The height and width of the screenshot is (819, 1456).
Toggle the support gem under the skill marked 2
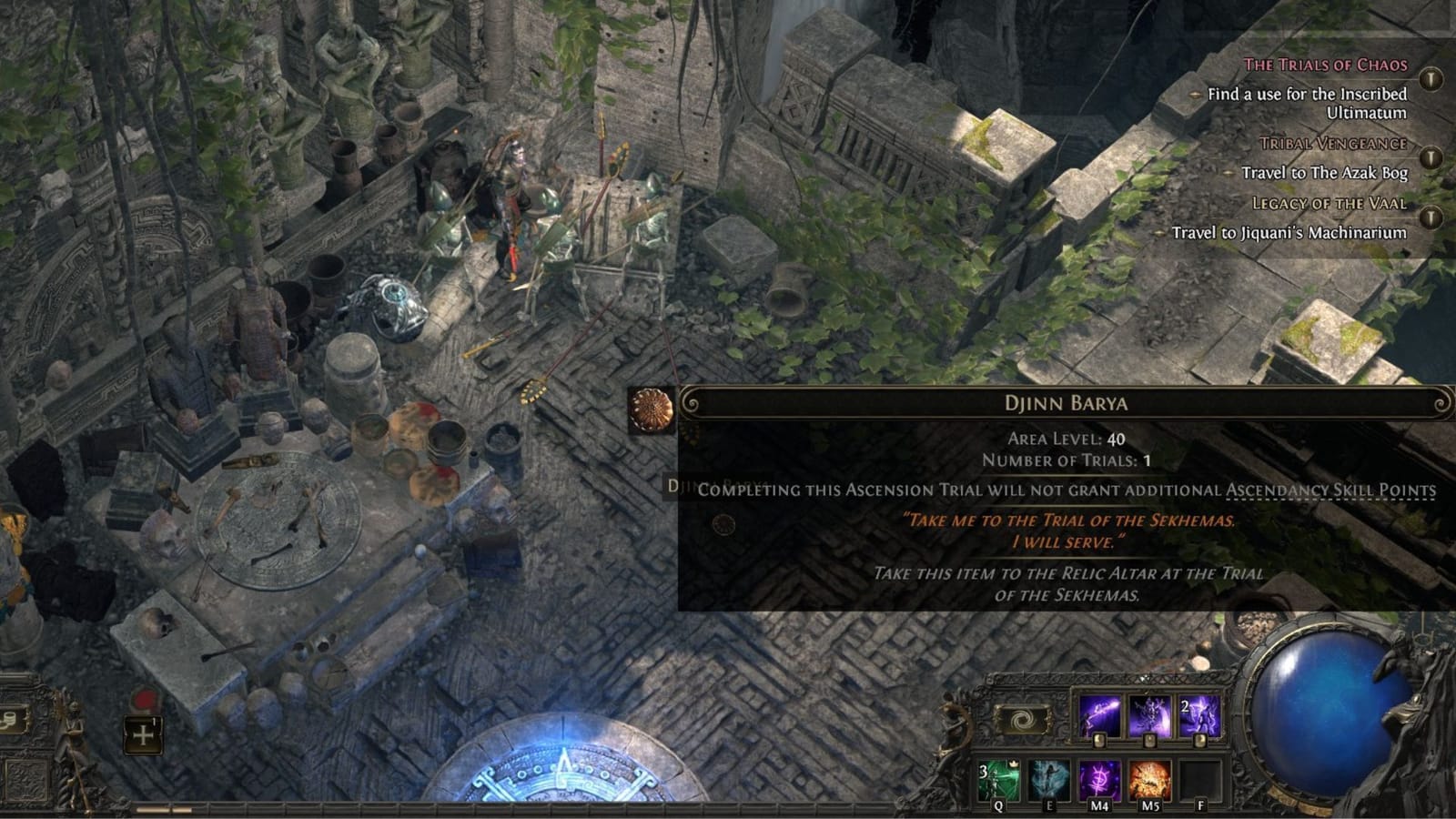click(x=1198, y=741)
